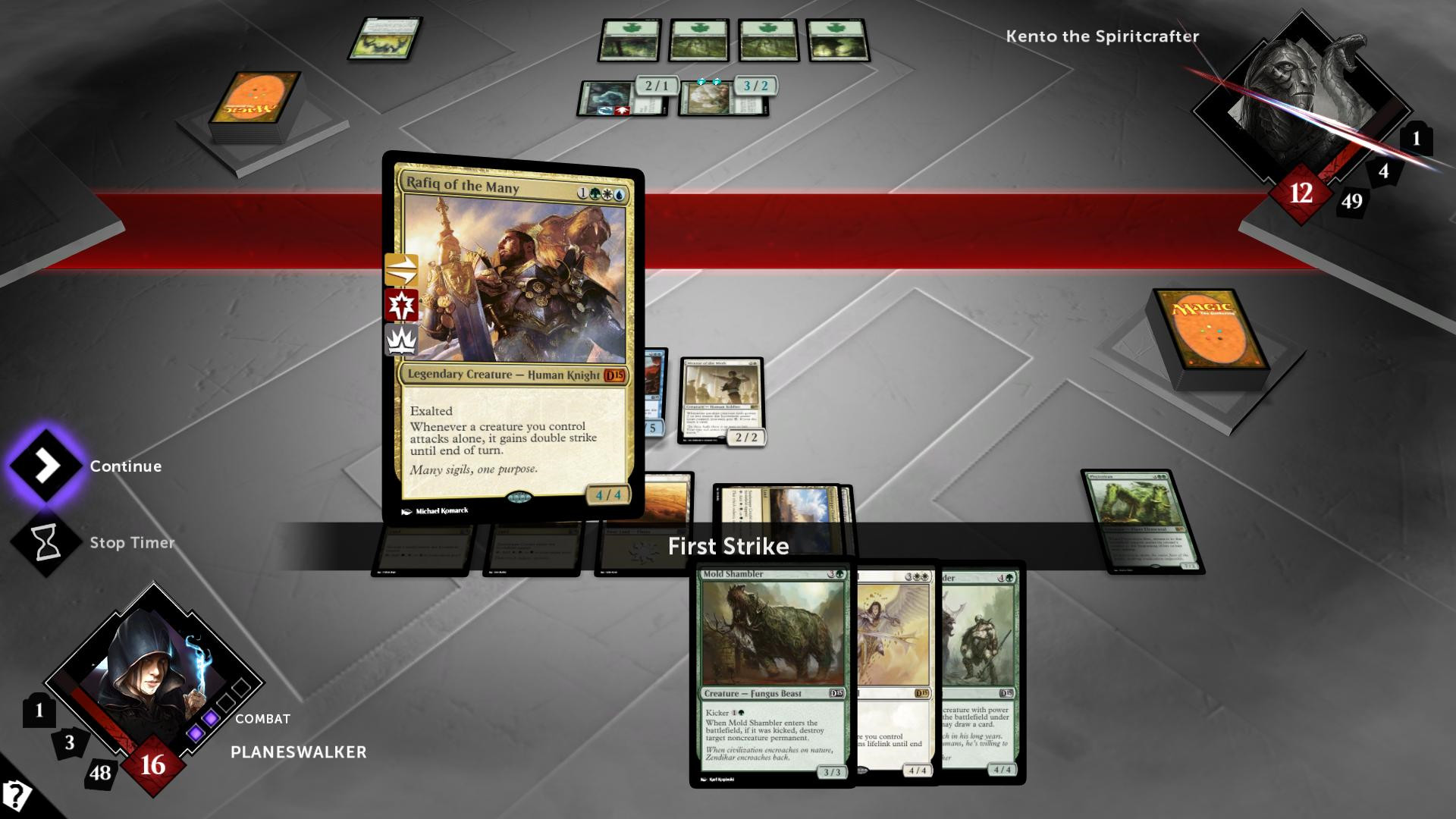Image resolution: width=1456 pixels, height=819 pixels.
Task: Open the Stop Timer hourglass icon
Action: coord(45,541)
